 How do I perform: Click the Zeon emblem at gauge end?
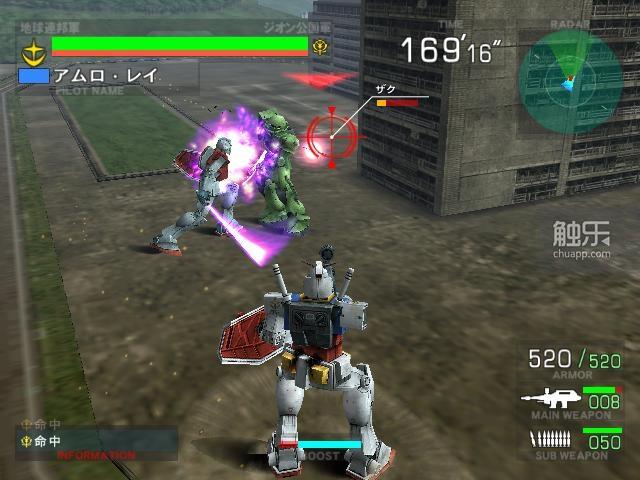point(320,46)
